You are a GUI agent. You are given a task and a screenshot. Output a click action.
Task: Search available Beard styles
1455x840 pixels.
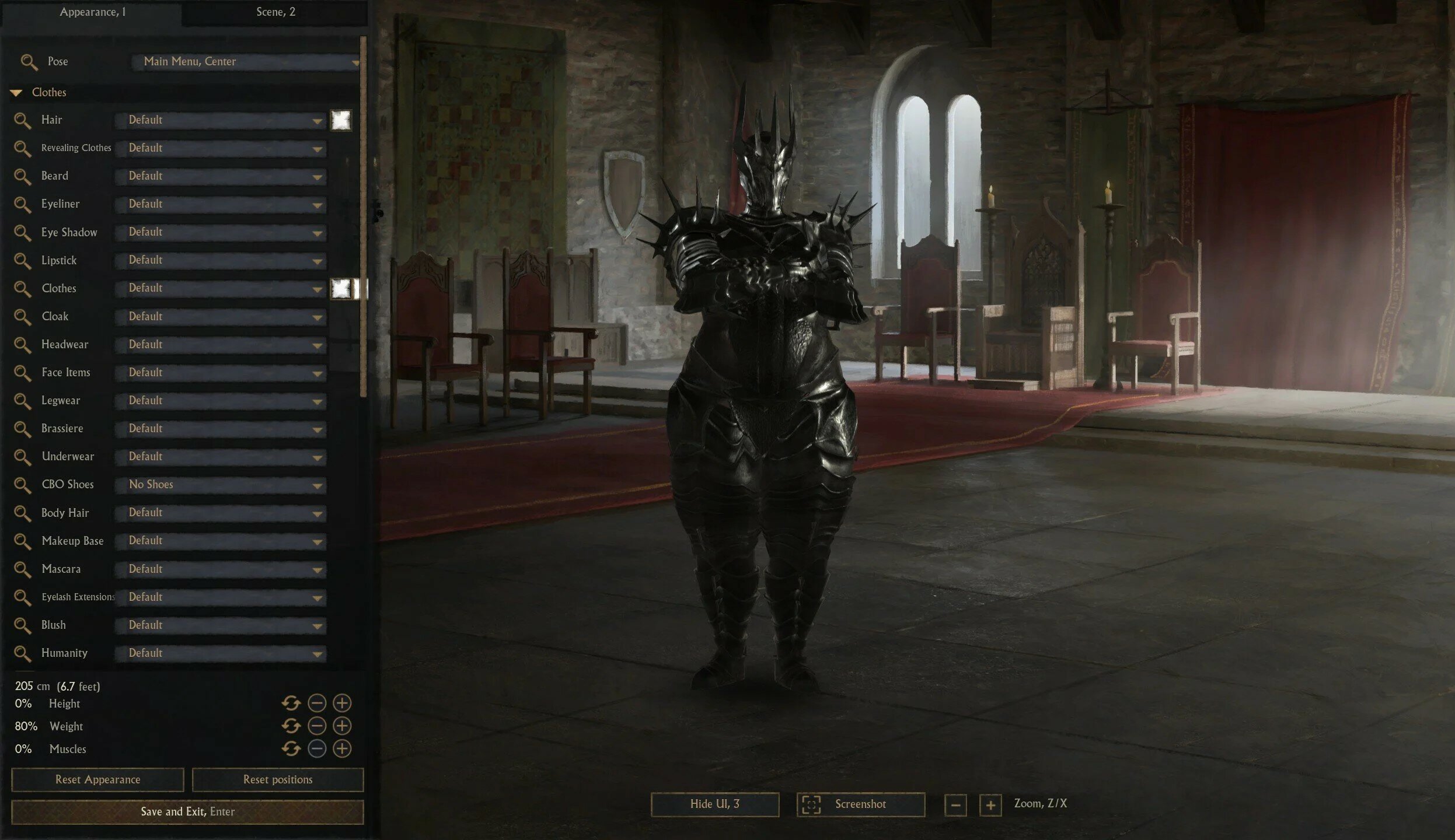(x=24, y=177)
